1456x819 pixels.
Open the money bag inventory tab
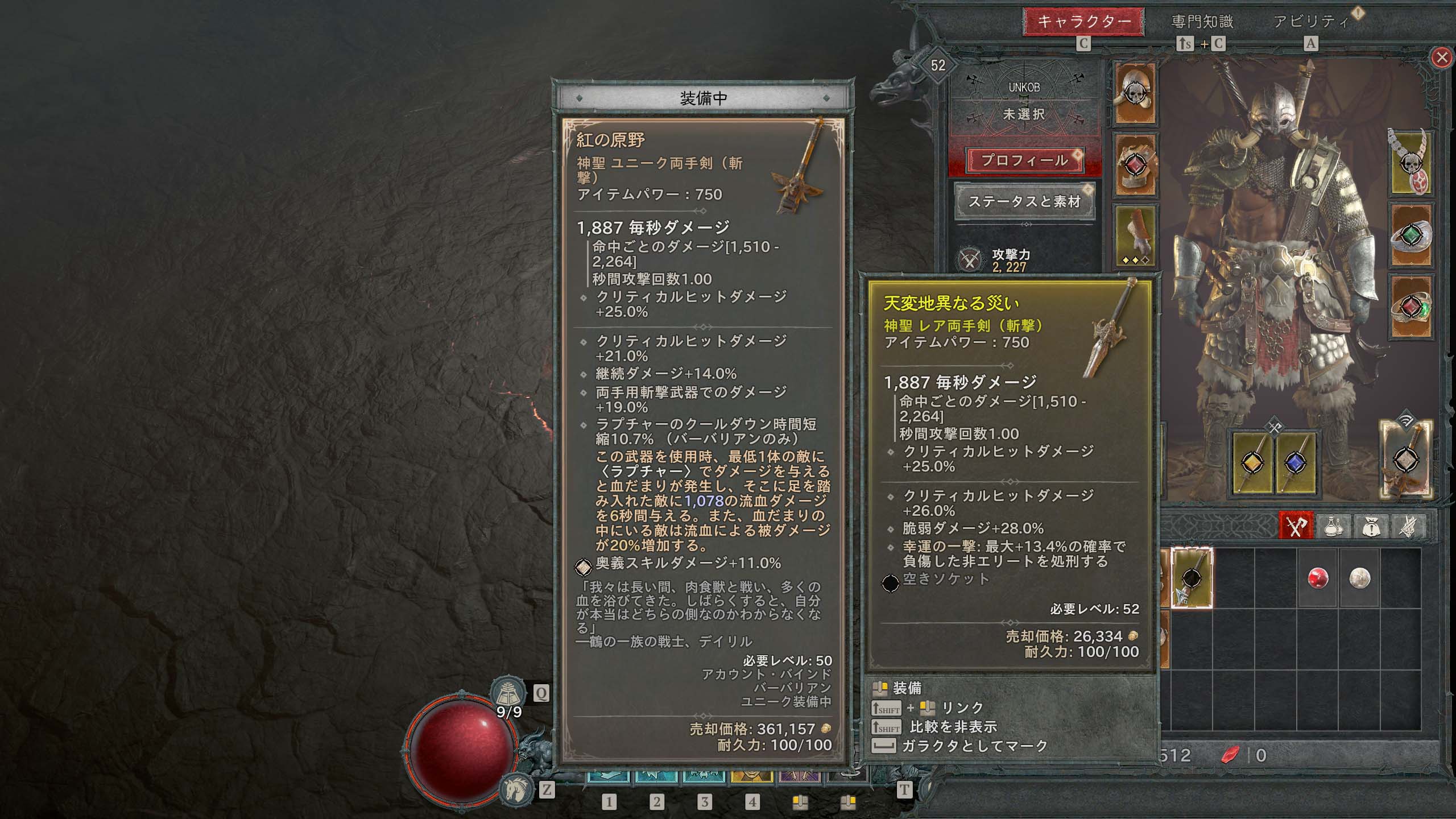coord(1371,526)
